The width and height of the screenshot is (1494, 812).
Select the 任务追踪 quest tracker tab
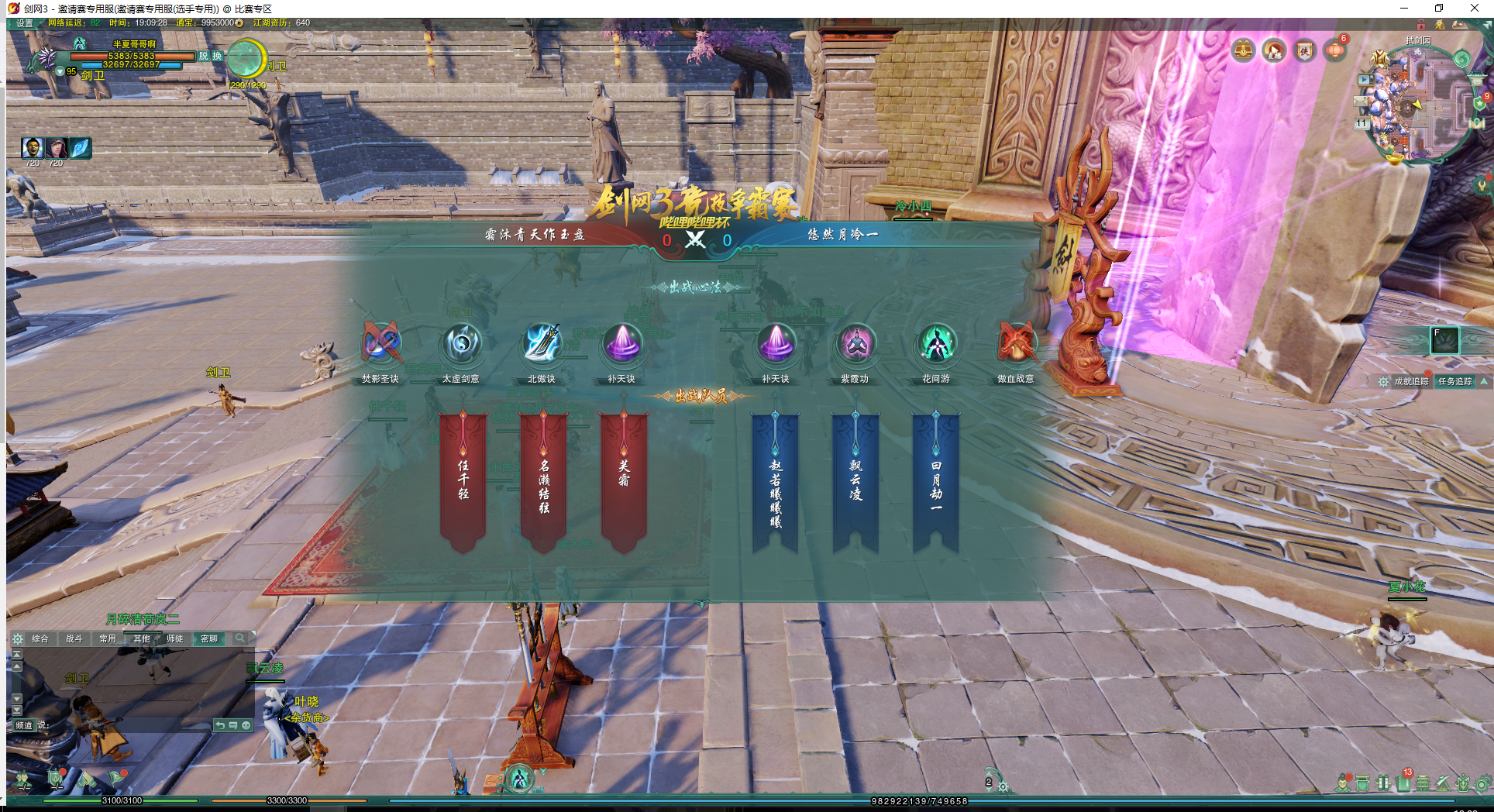coord(1454,381)
